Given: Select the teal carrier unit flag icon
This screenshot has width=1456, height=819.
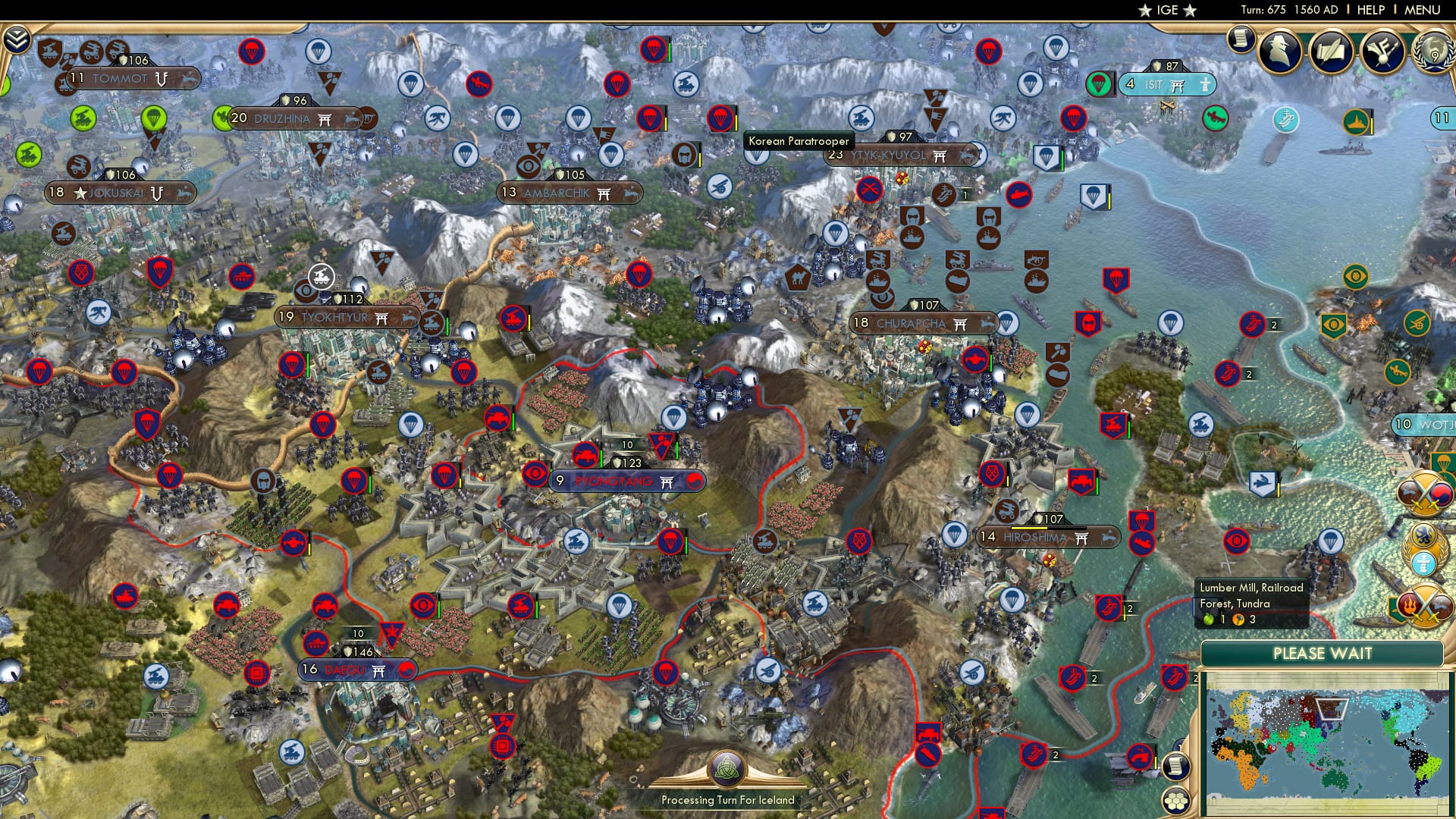Looking at the screenshot, I should 1284,121.
